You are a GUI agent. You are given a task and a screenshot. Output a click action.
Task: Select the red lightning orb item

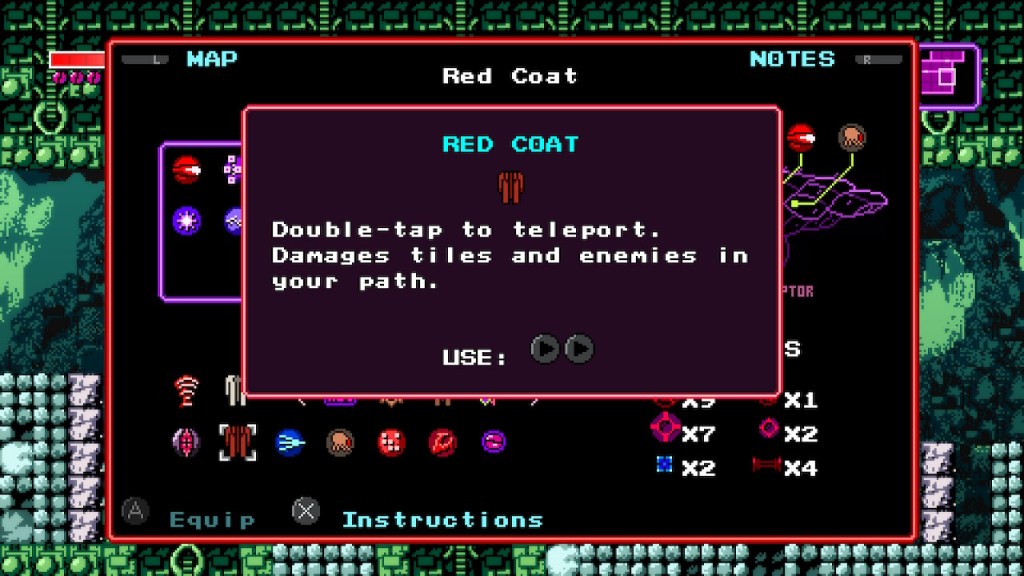pyautogui.click(x=442, y=441)
